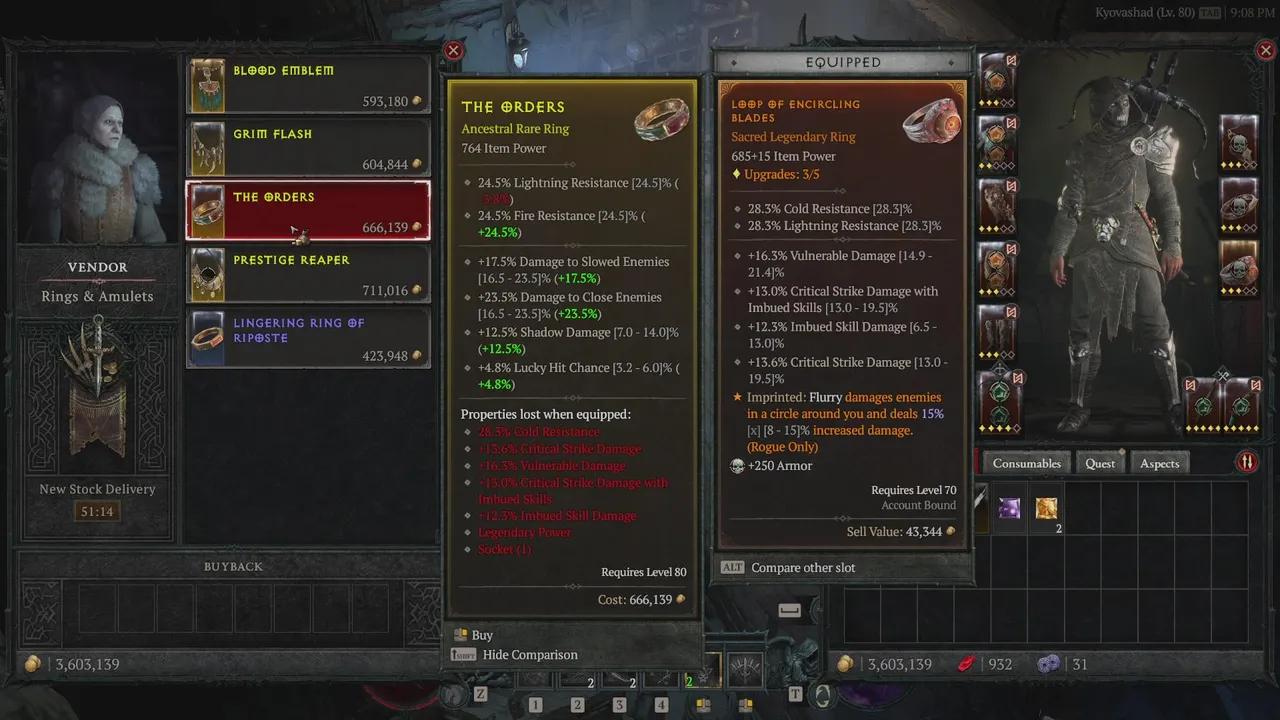Switch to the Consumables tab
The height and width of the screenshot is (720, 1280).
click(x=1026, y=463)
